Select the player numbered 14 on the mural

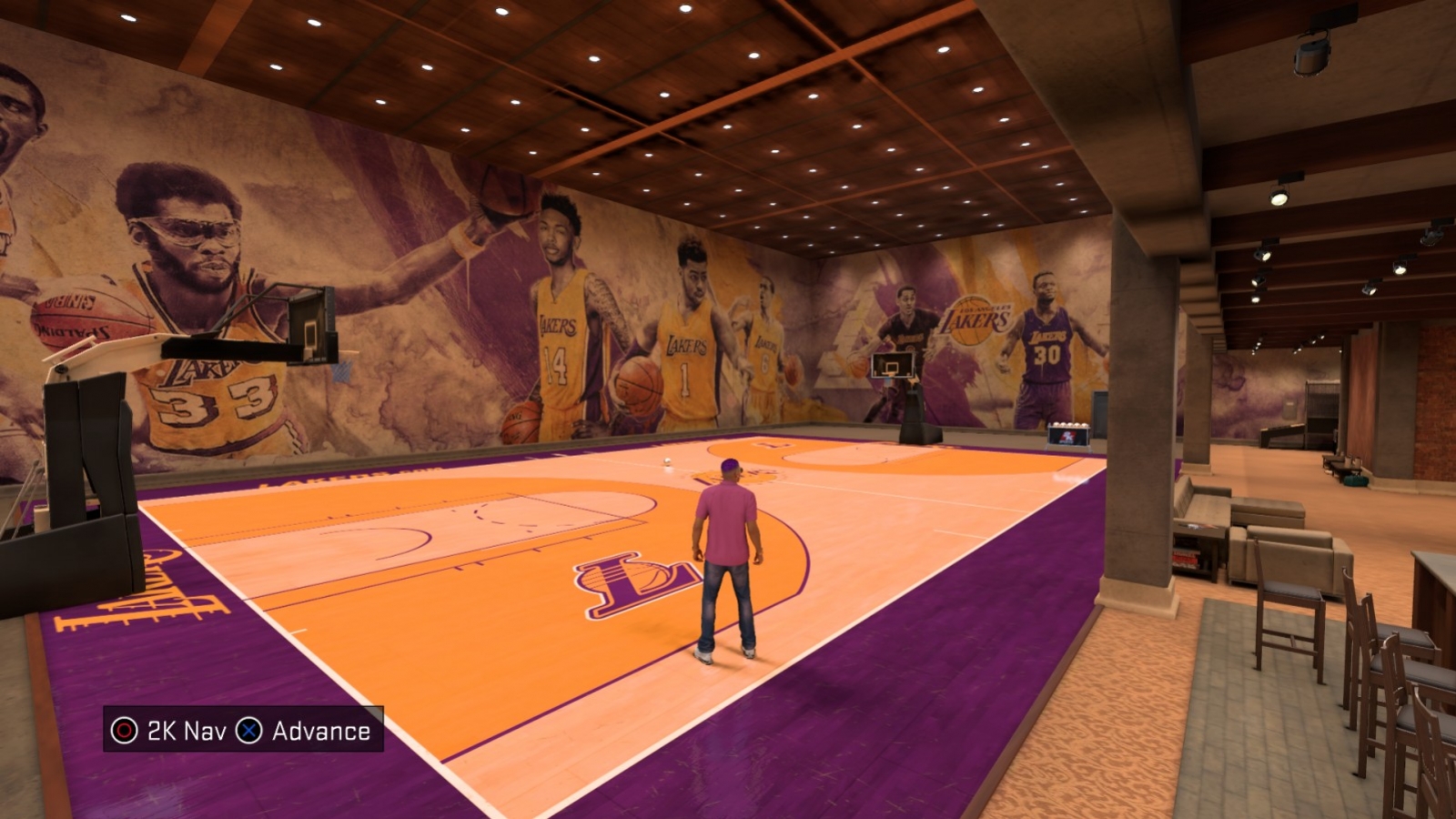558,346
